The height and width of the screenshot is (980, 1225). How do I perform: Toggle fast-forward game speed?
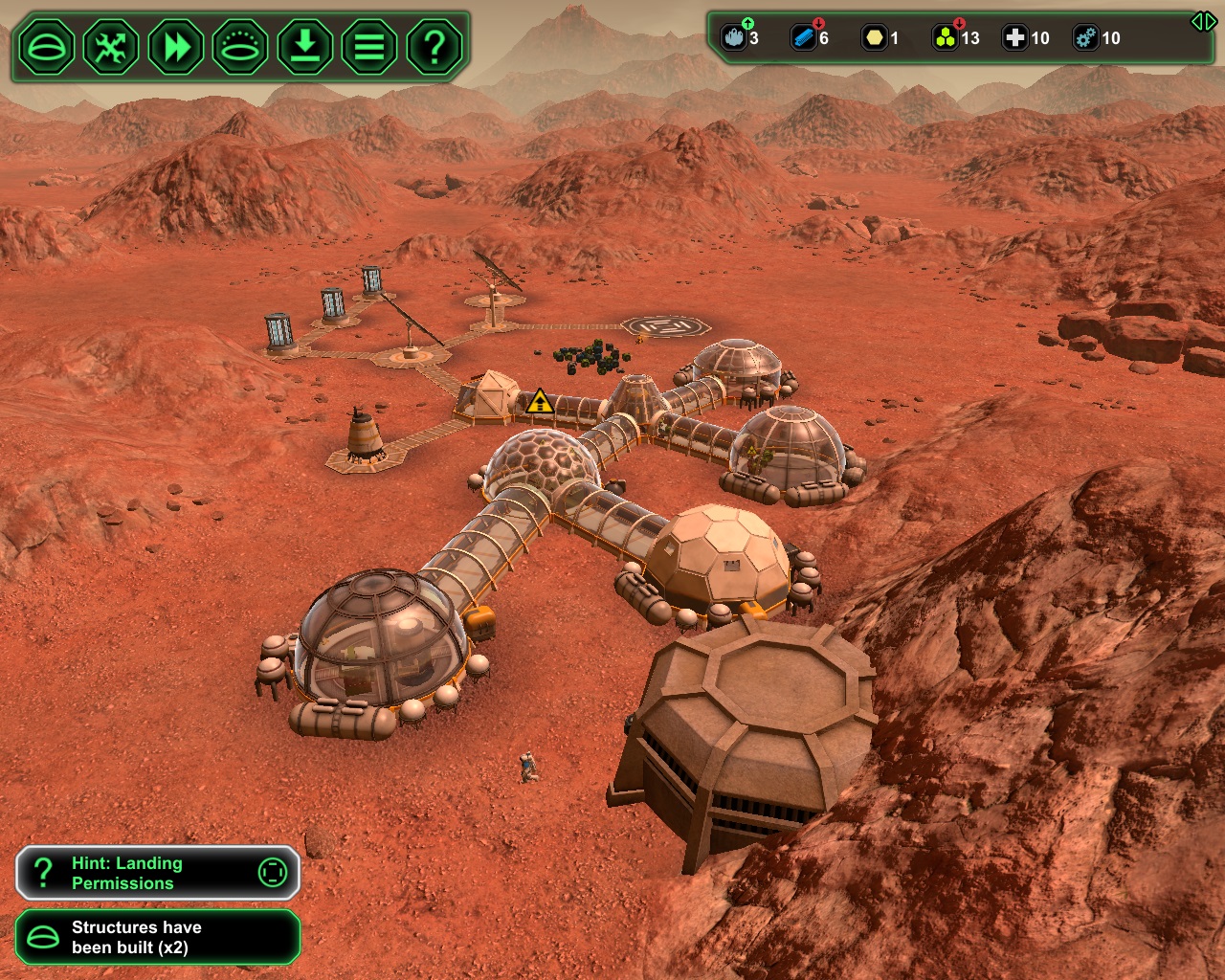pos(176,46)
